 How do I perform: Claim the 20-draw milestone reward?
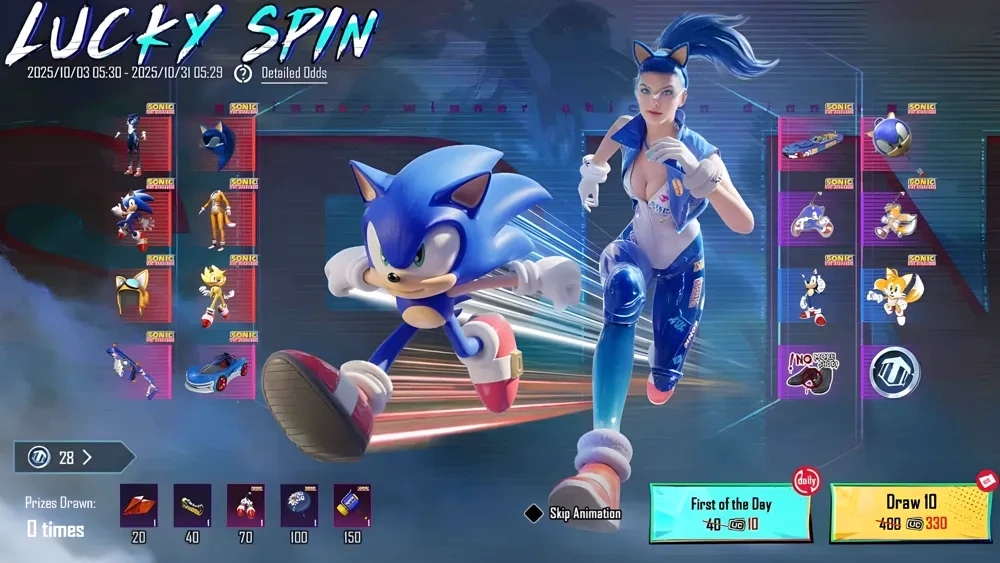(138, 506)
